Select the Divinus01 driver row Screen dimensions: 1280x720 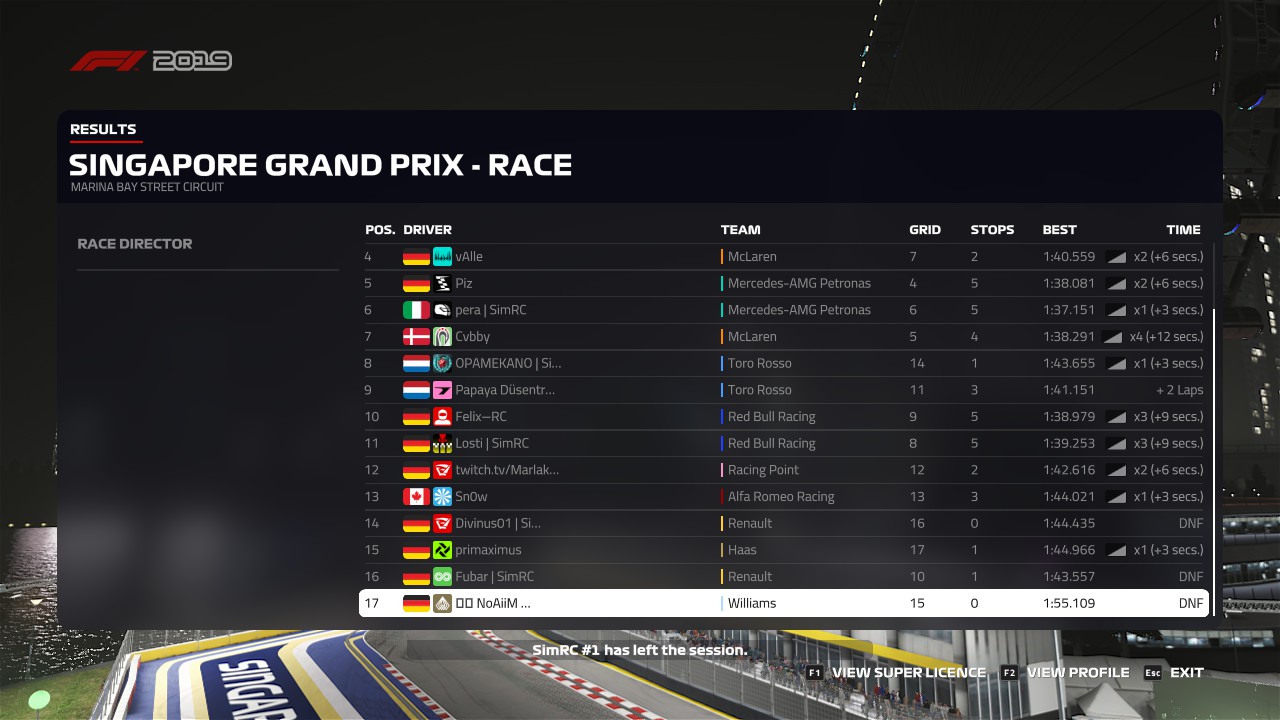click(784, 523)
